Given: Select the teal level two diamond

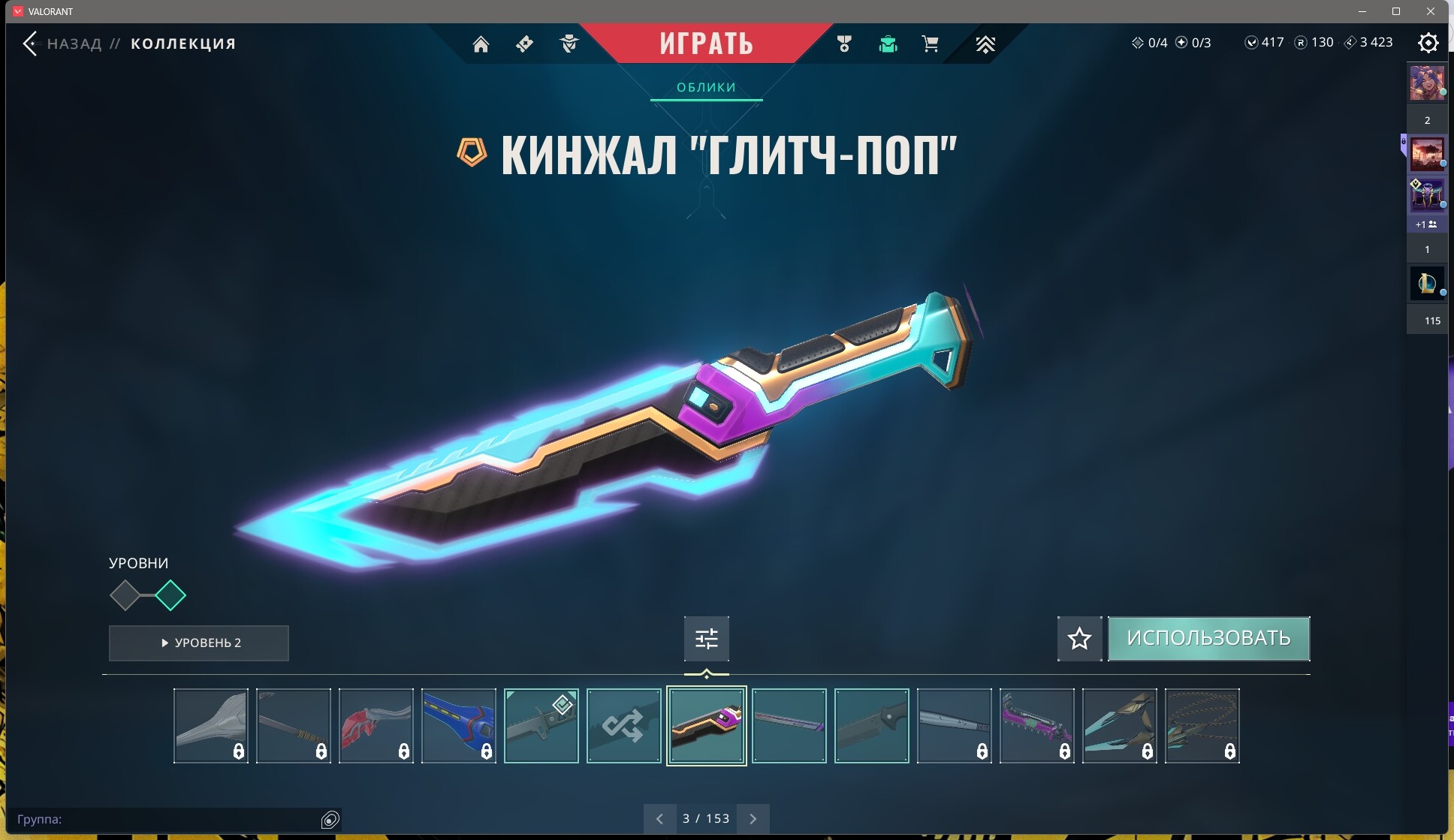Looking at the screenshot, I should [x=170, y=596].
